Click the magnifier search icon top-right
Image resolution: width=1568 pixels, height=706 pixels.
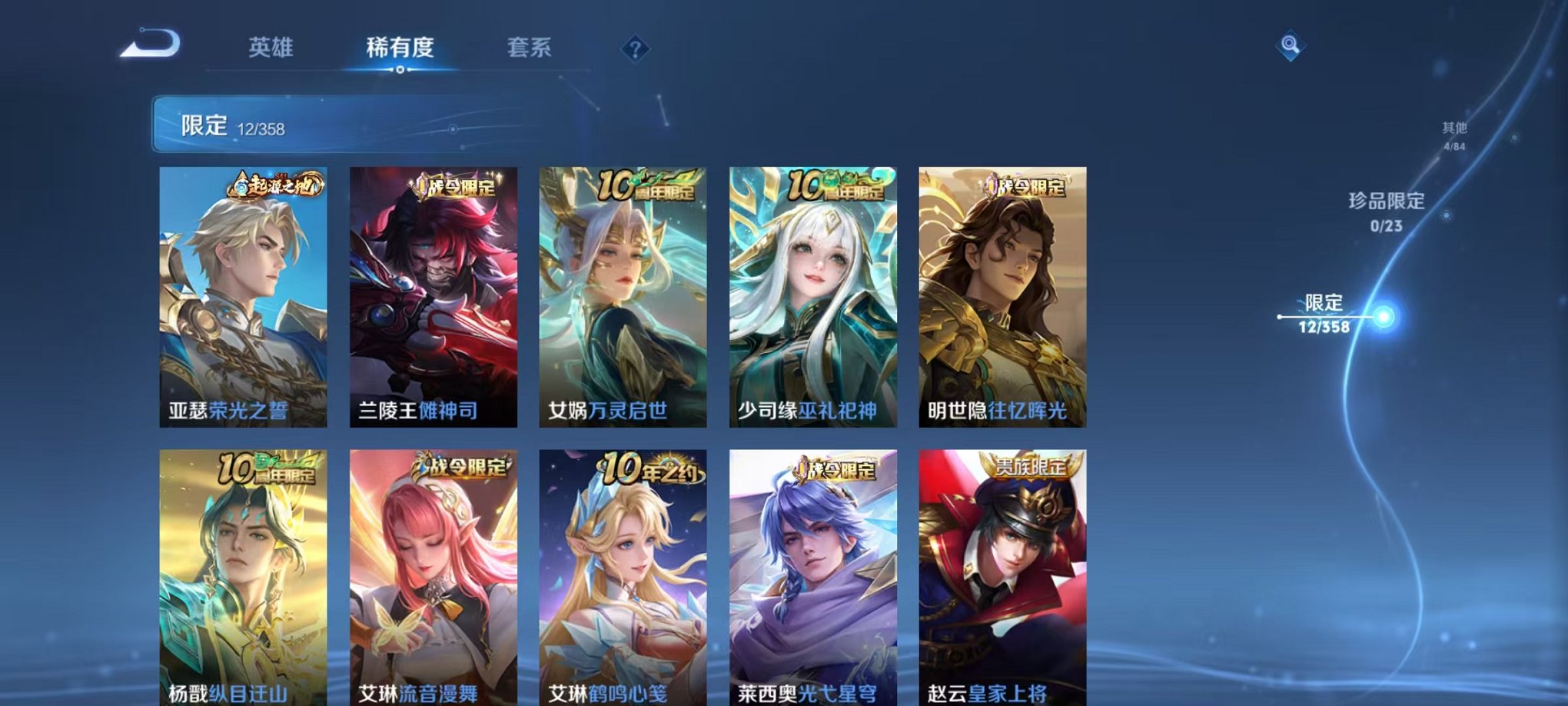click(x=1291, y=46)
